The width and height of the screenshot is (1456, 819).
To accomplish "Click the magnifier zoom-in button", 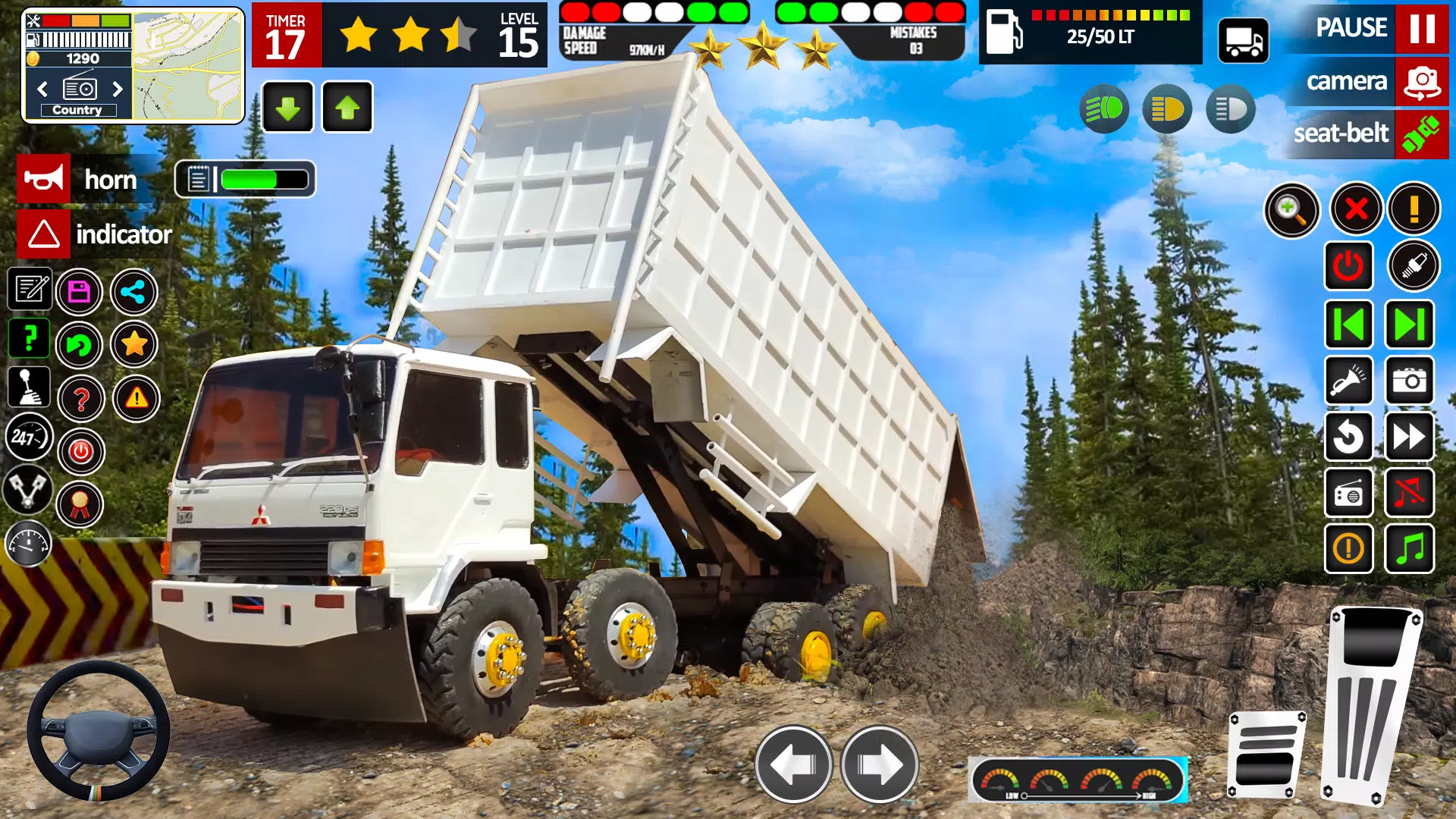I will 1291,210.
